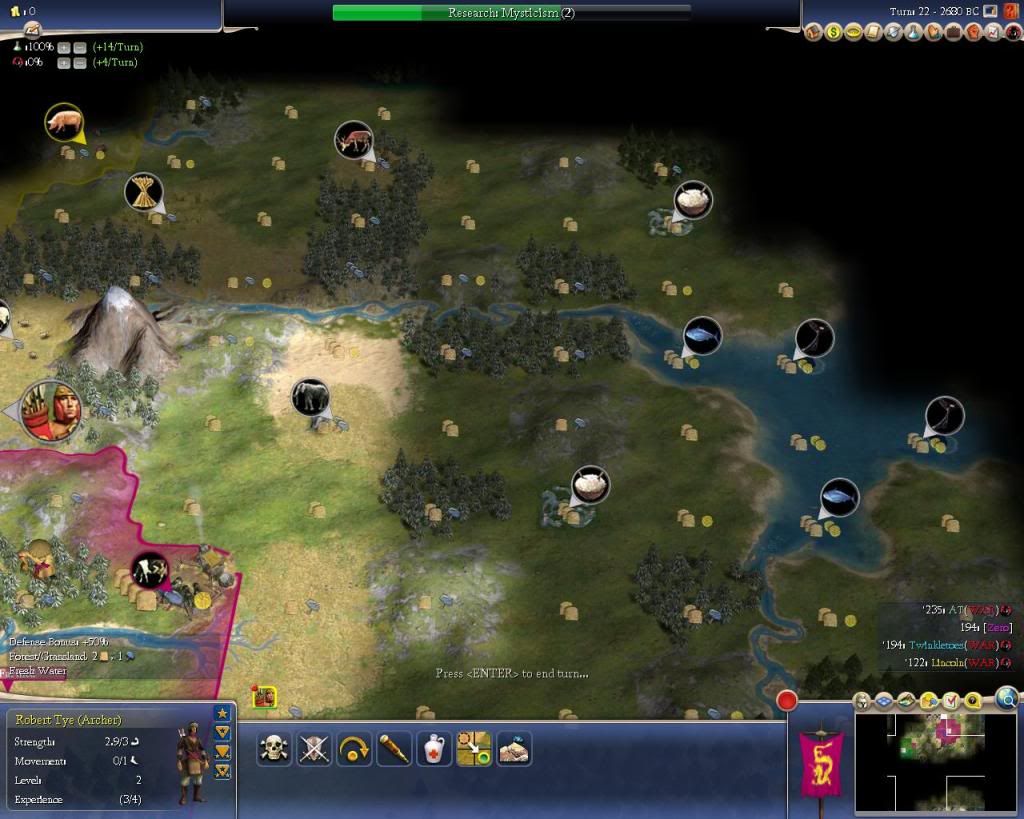1024x819 pixels.
Task: Open the pink dragon civilization flag
Action: click(x=820, y=760)
